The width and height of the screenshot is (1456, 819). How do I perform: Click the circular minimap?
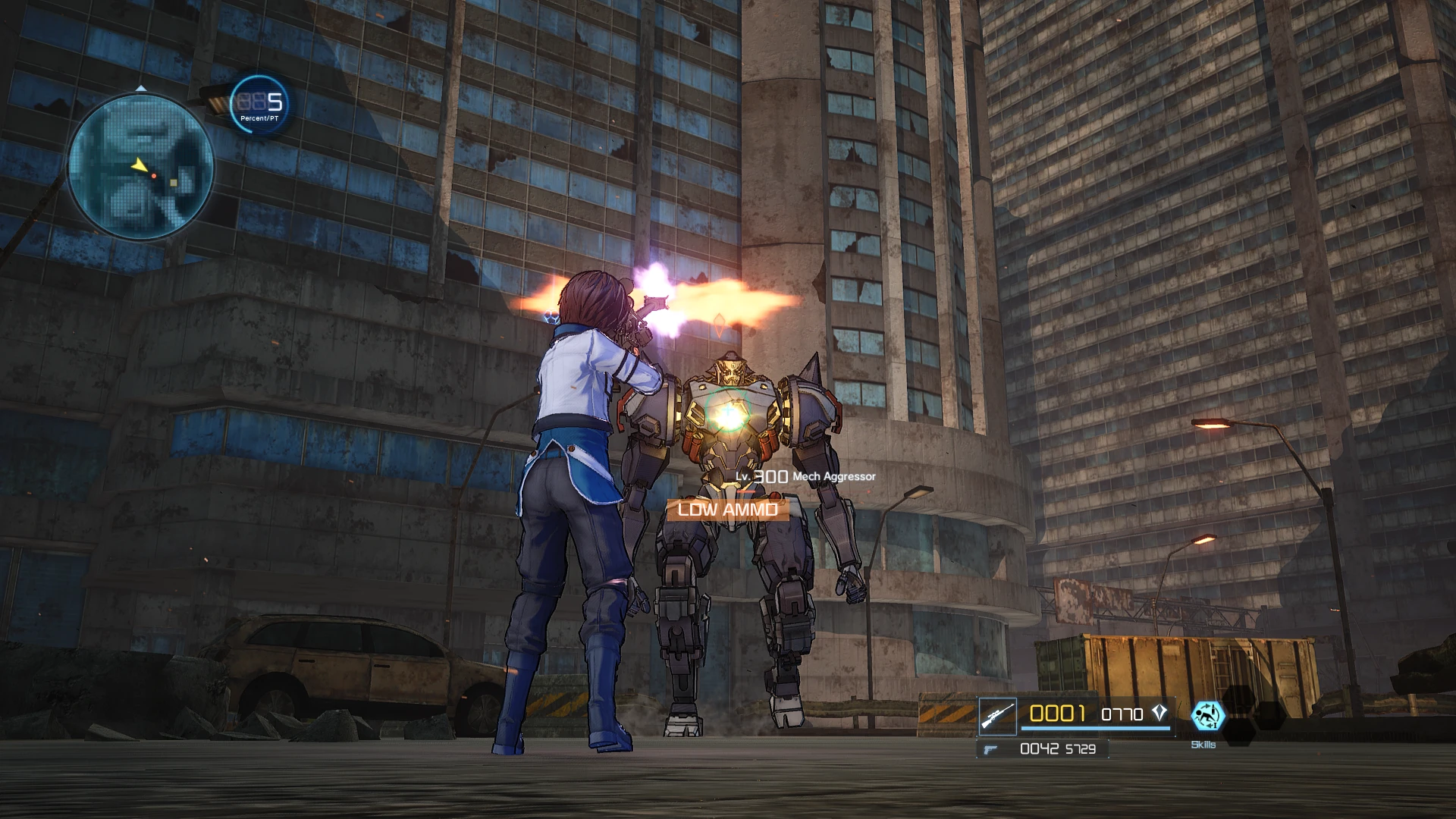(141, 166)
